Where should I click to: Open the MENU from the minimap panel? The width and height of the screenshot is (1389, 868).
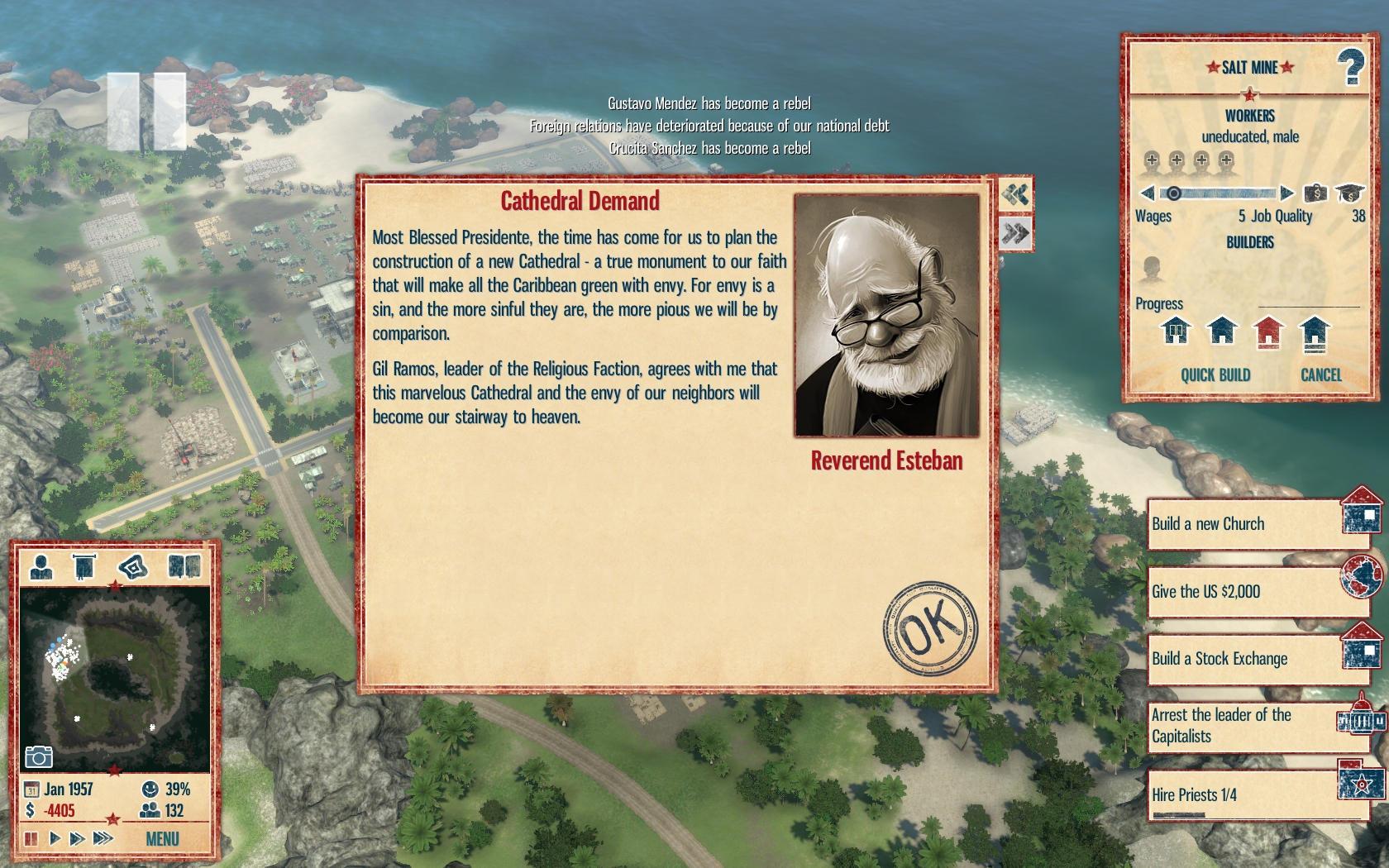pos(162,839)
